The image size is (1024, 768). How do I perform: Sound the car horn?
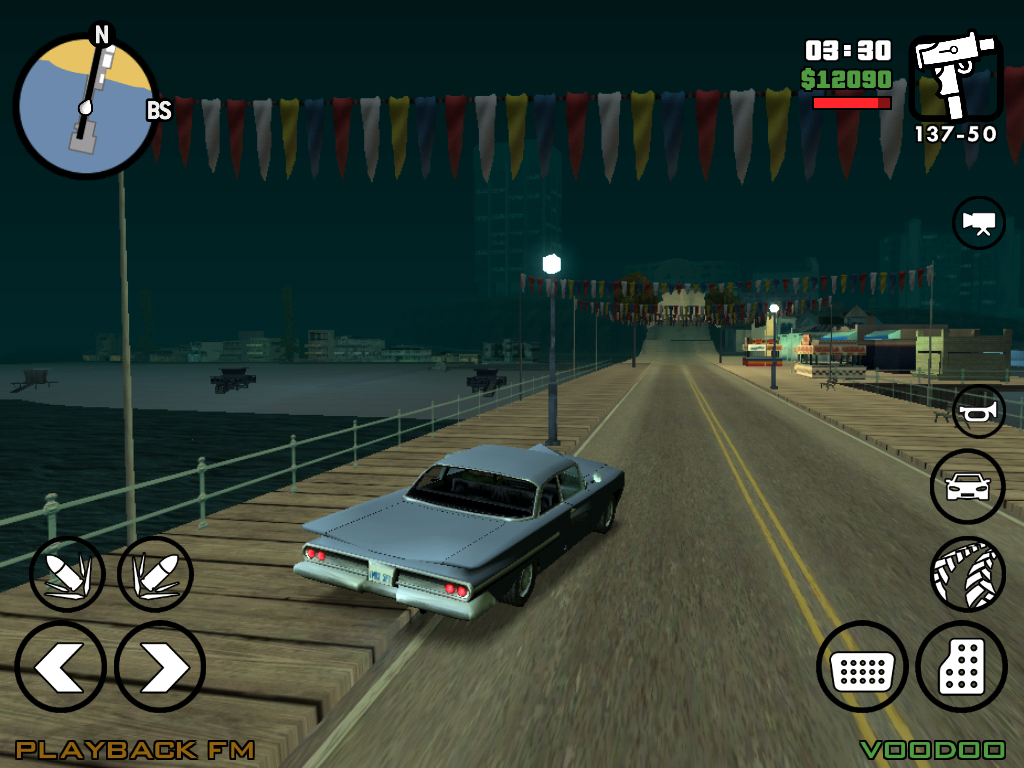(978, 411)
